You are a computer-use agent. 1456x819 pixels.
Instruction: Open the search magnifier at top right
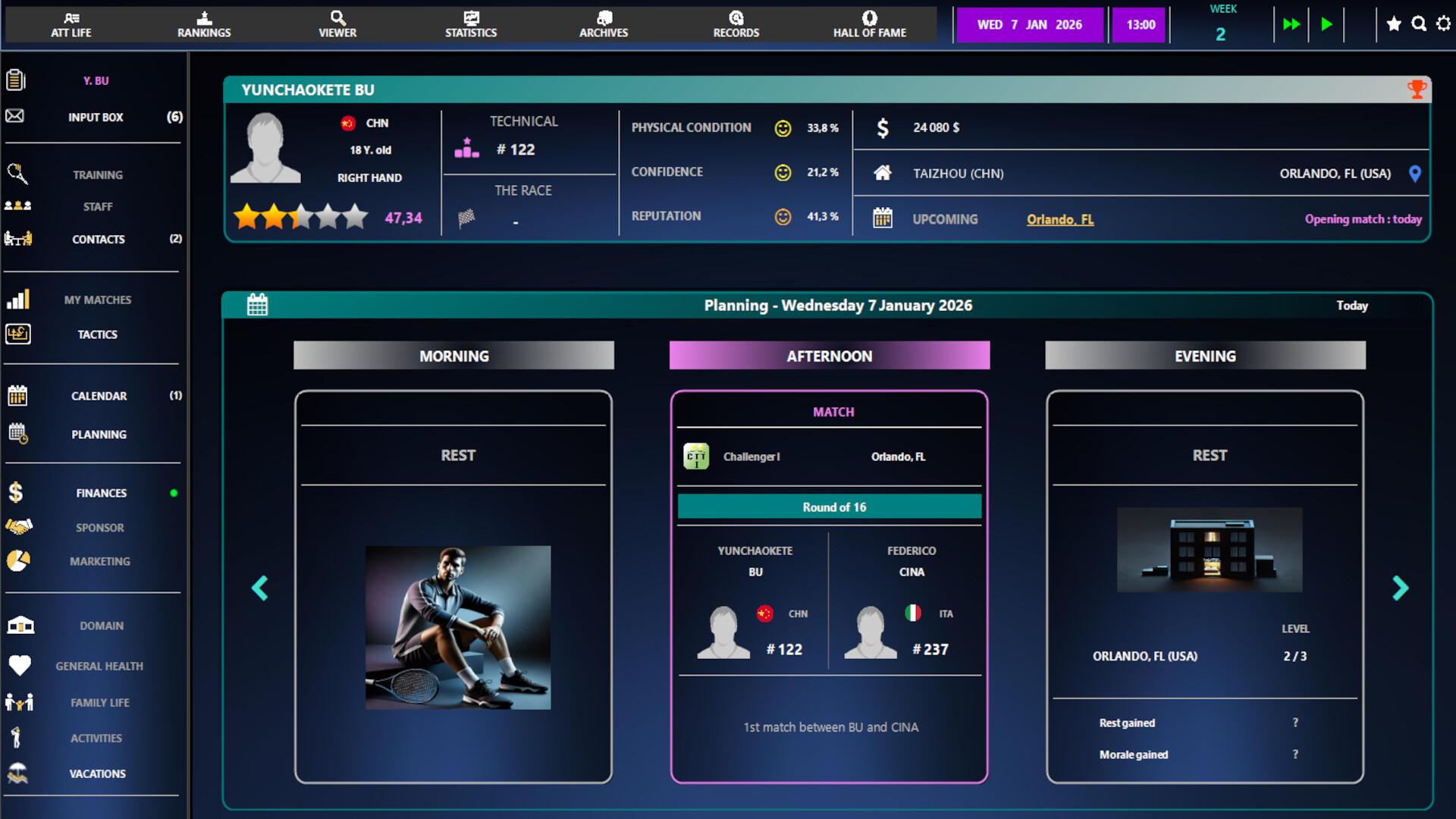(x=1417, y=24)
